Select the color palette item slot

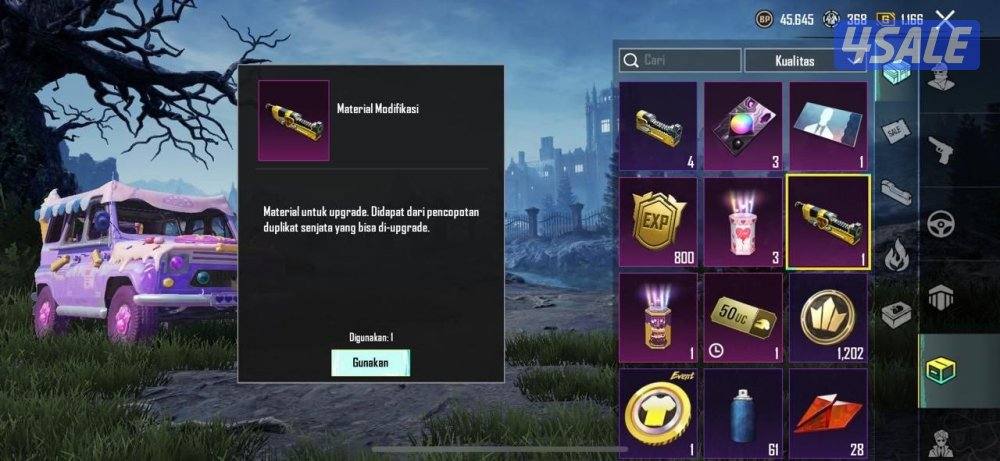[743, 125]
